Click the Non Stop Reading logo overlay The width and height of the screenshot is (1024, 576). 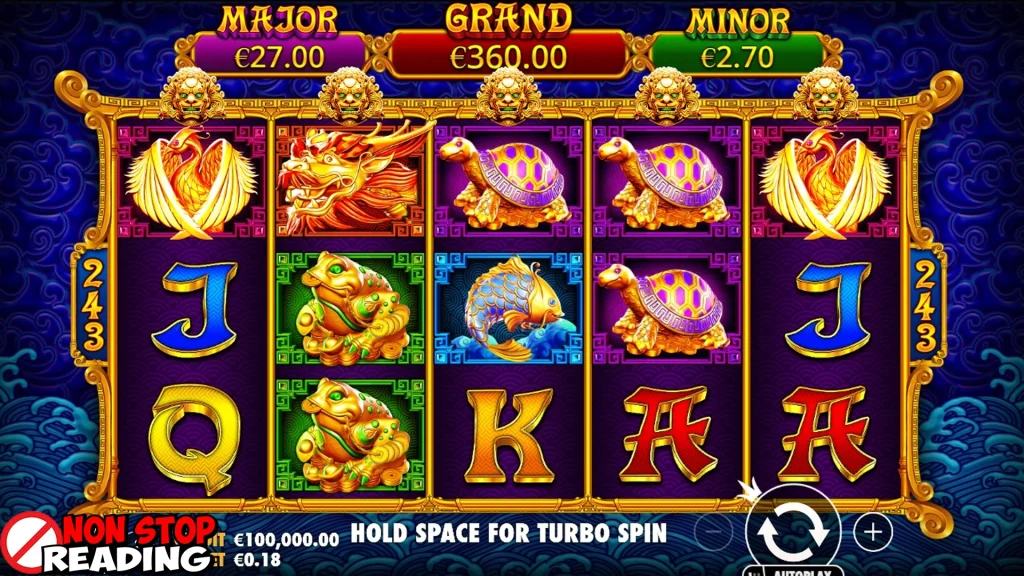point(110,543)
